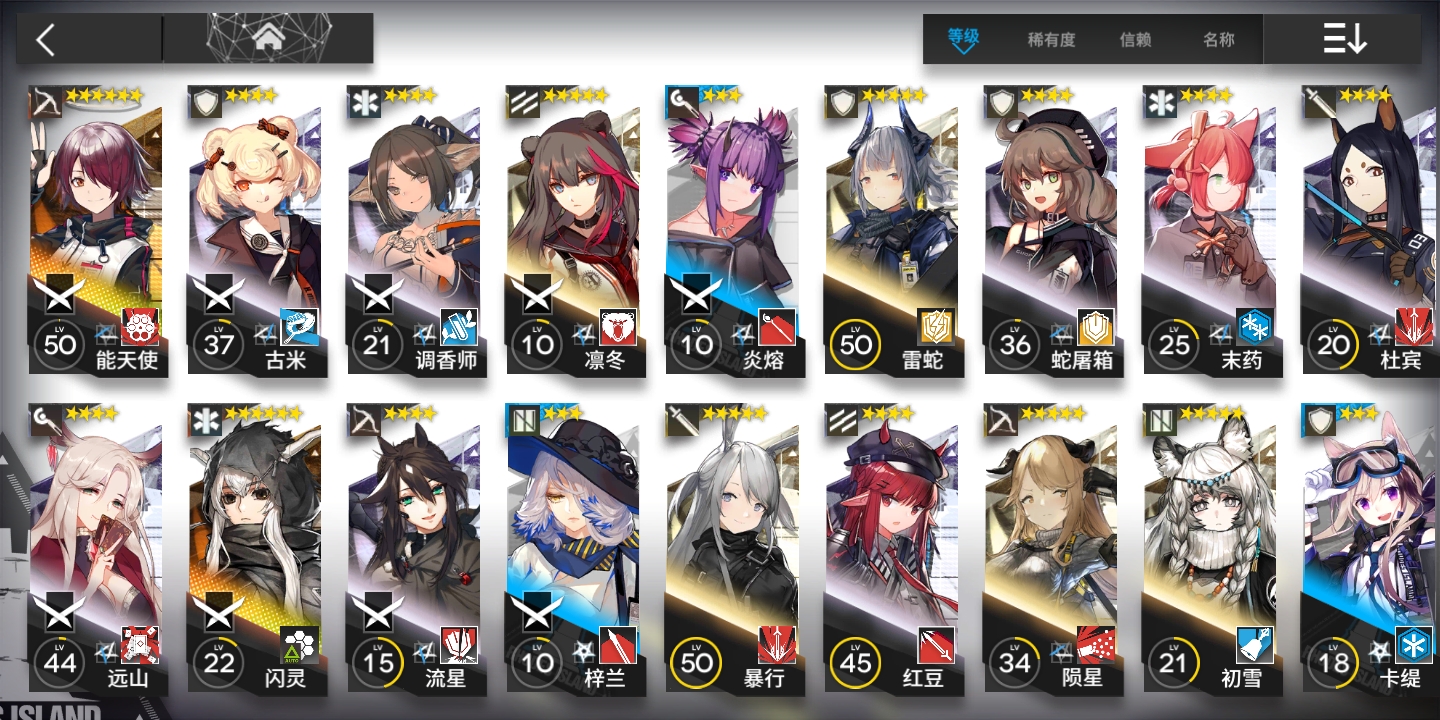The width and height of the screenshot is (1440, 720).
Task: Return to the home screen
Action: (267, 39)
